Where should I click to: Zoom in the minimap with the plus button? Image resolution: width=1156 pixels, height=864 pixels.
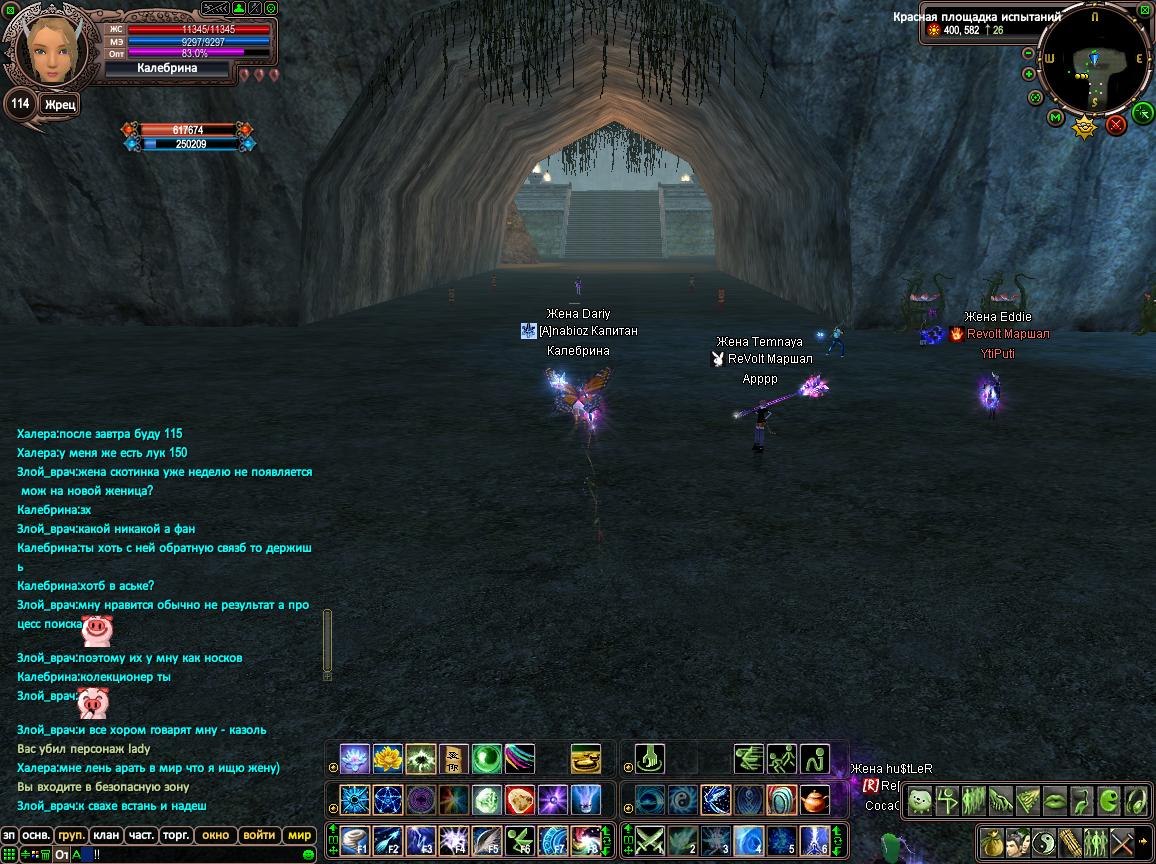[x=1029, y=74]
